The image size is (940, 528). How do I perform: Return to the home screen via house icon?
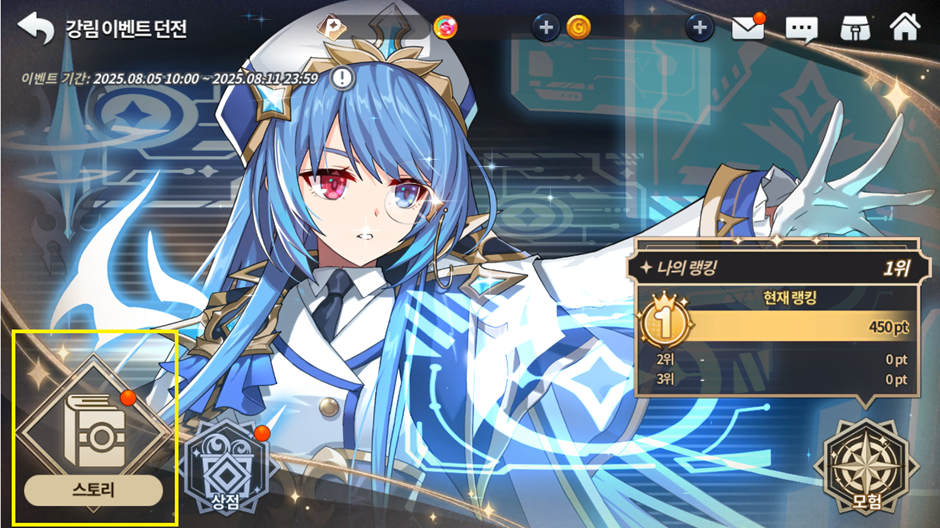point(904,27)
